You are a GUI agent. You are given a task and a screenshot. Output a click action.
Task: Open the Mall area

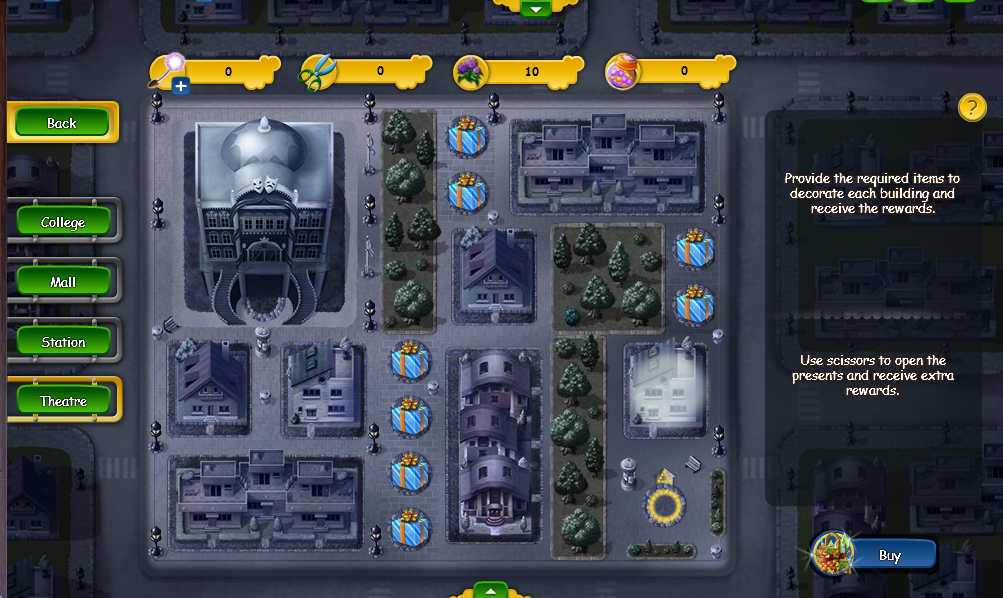click(x=63, y=282)
